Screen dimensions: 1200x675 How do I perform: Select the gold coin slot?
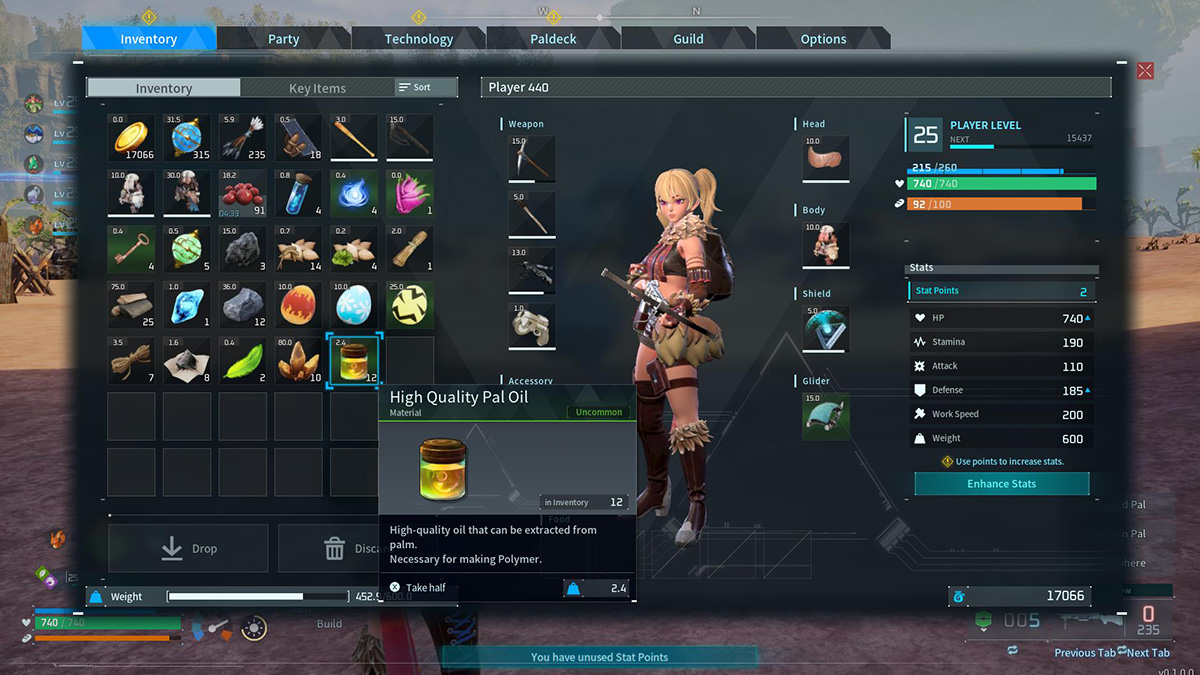(x=132, y=138)
